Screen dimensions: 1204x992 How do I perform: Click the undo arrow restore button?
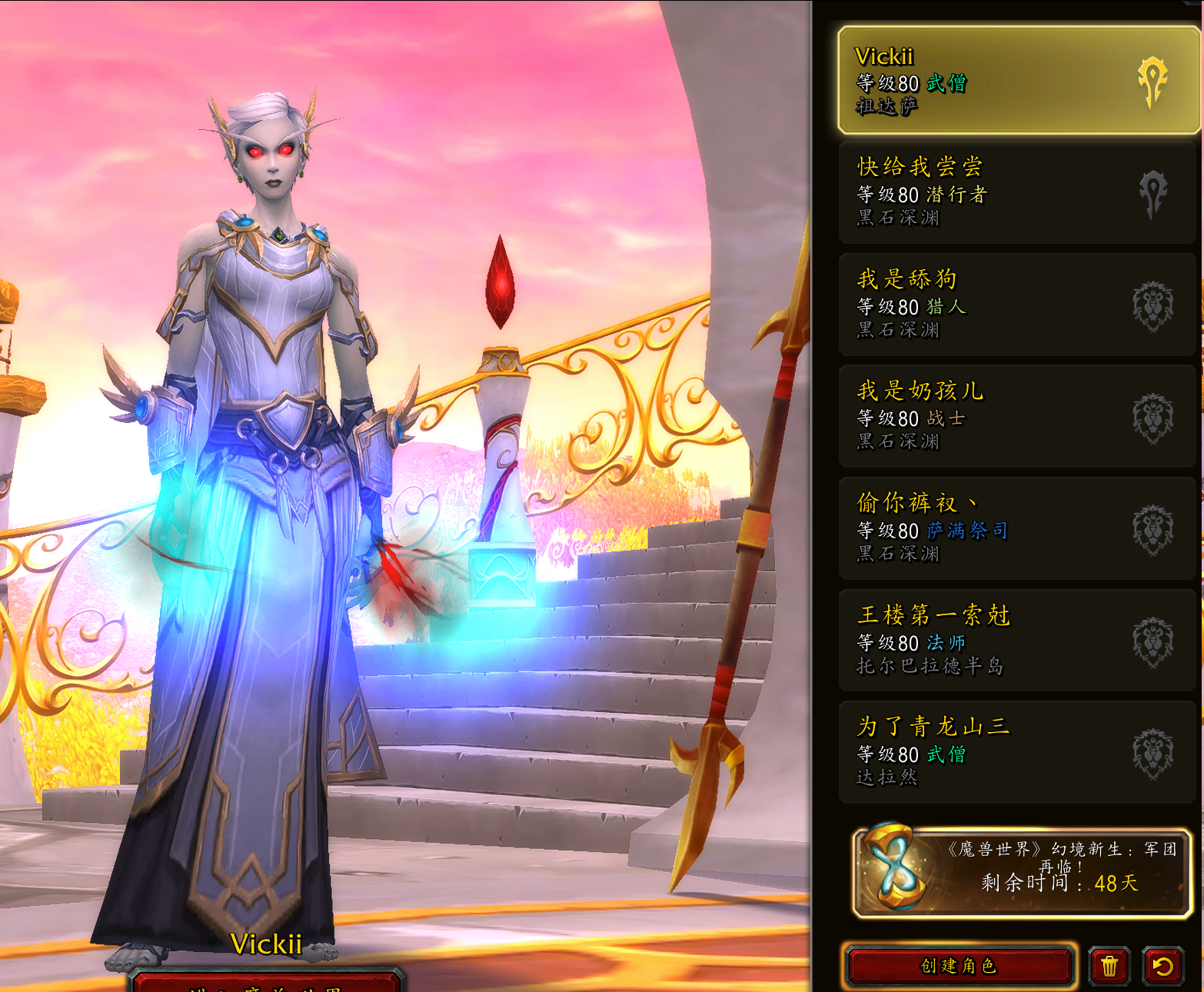(1162, 966)
